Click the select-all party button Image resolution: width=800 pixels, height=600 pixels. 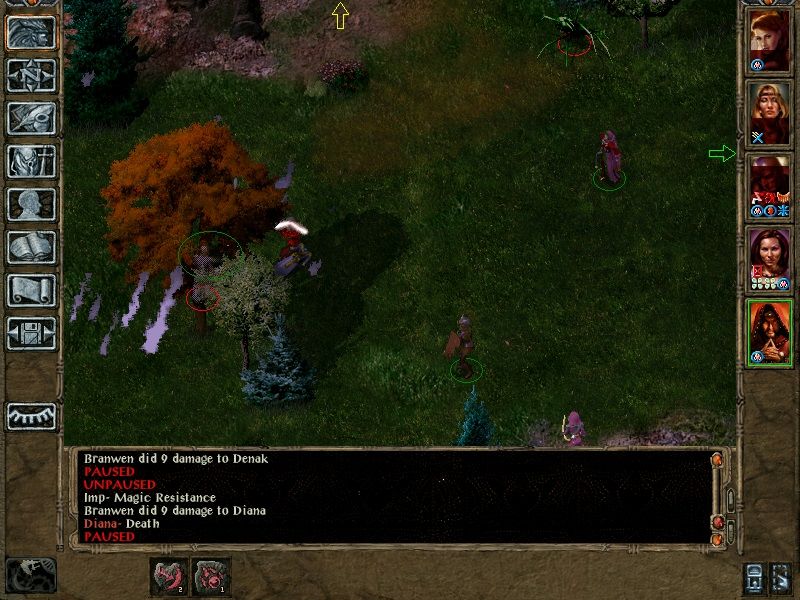point(781,576)
